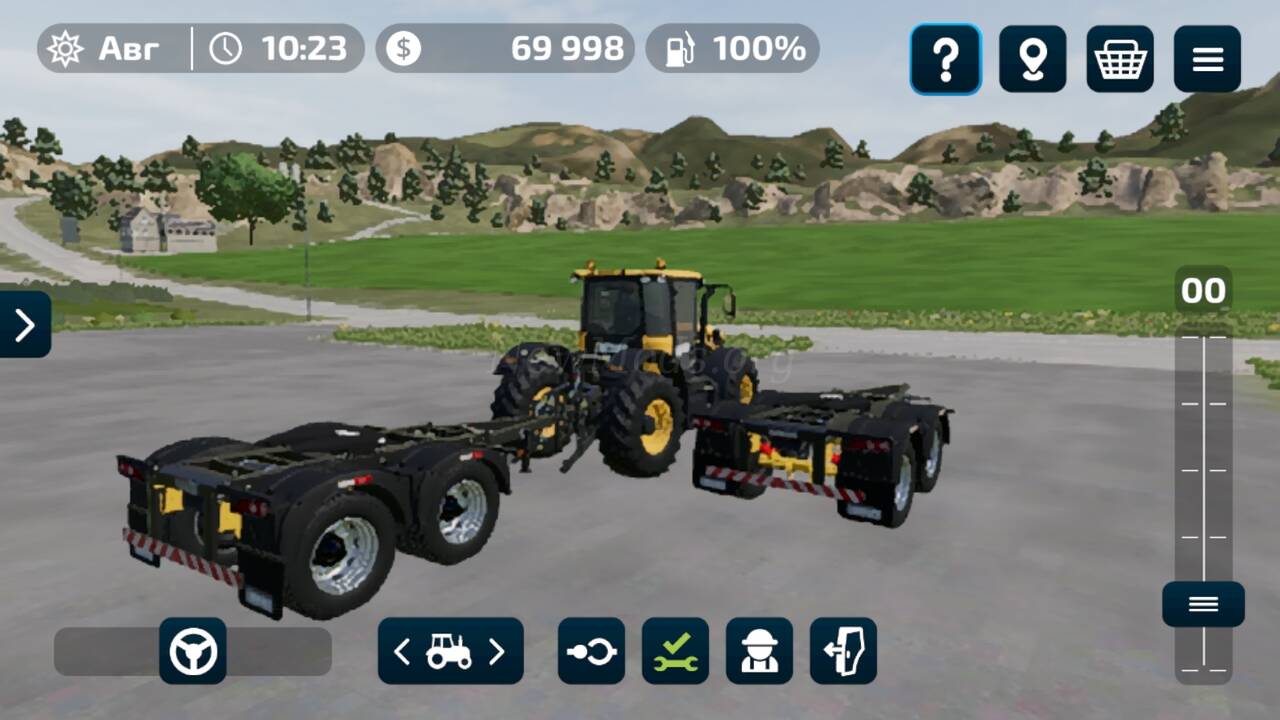Screen dimensions: 1280x720
Task: Open the shop basket button
Action: [x=1120, y=60]
